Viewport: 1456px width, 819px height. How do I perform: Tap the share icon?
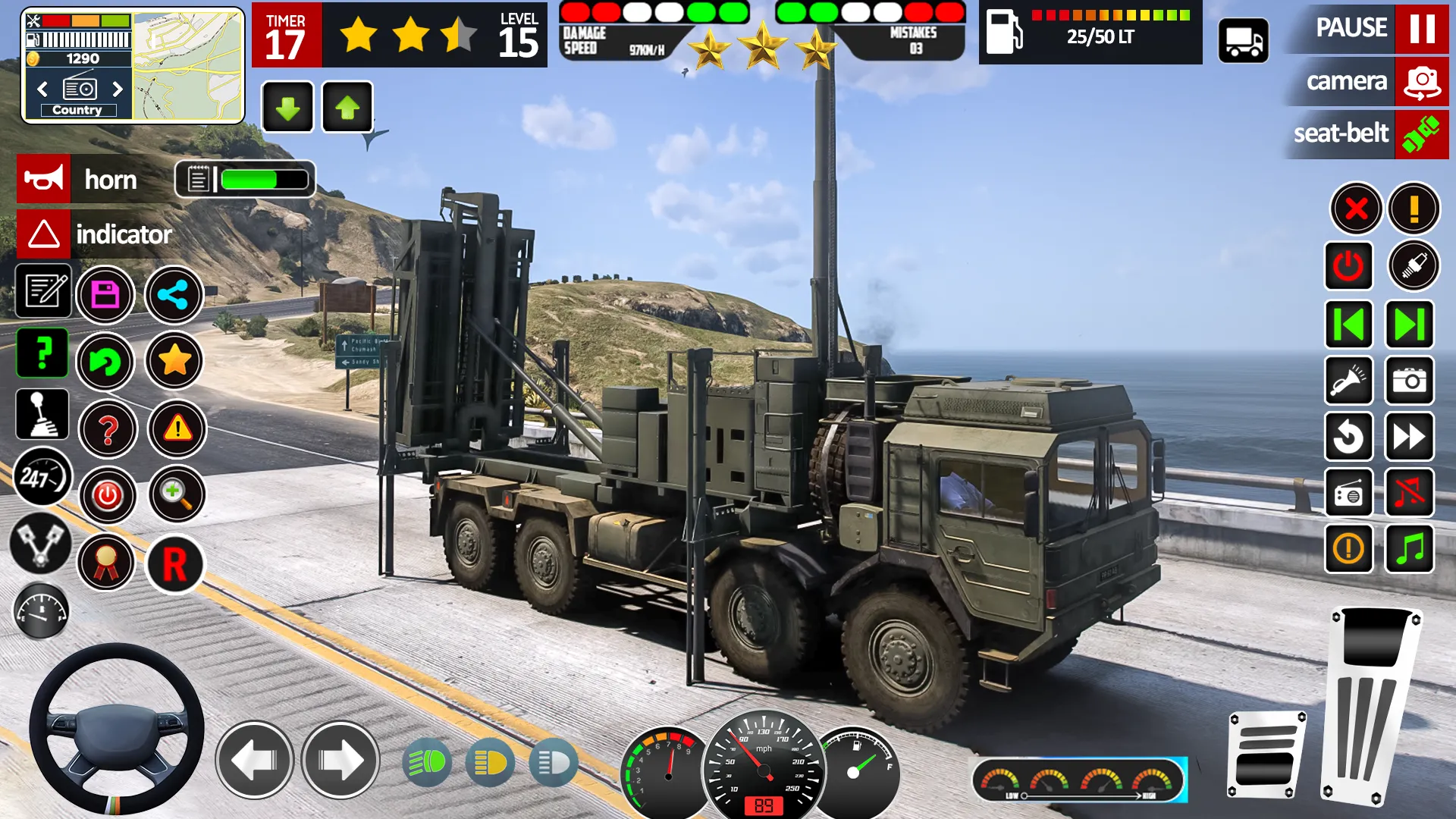click(x=174, y=295)
